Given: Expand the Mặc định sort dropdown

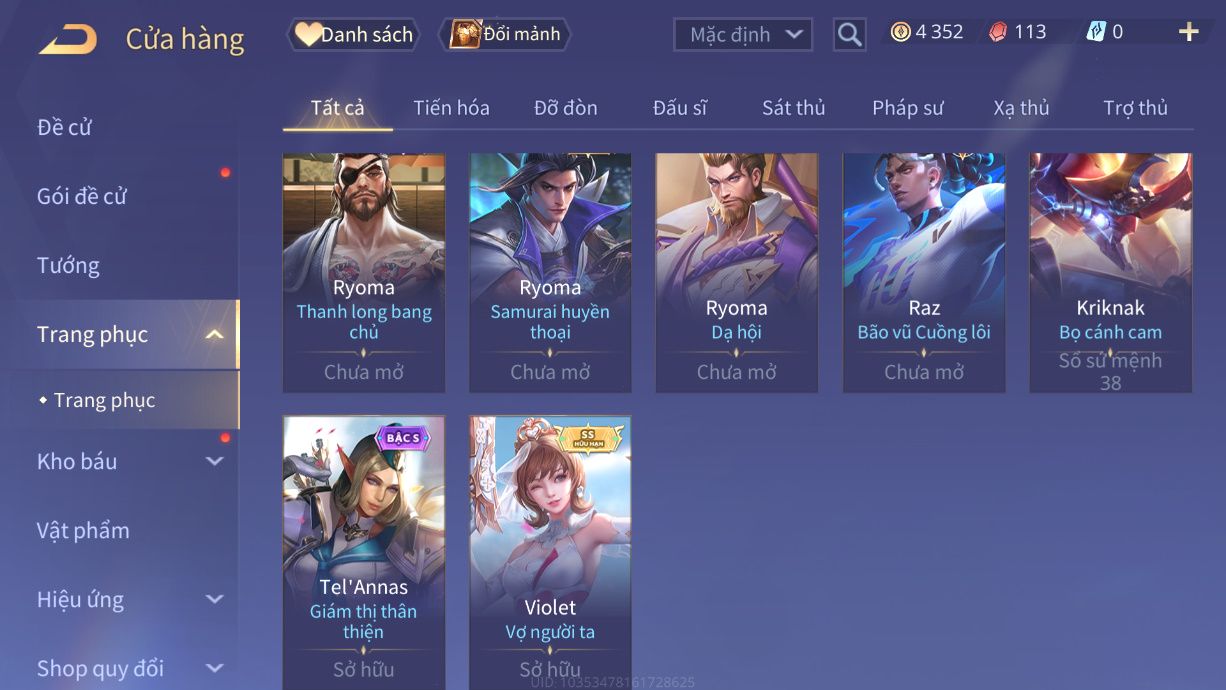Looking at the screenshot, I should pyautogui.click(x=743, y=35).
